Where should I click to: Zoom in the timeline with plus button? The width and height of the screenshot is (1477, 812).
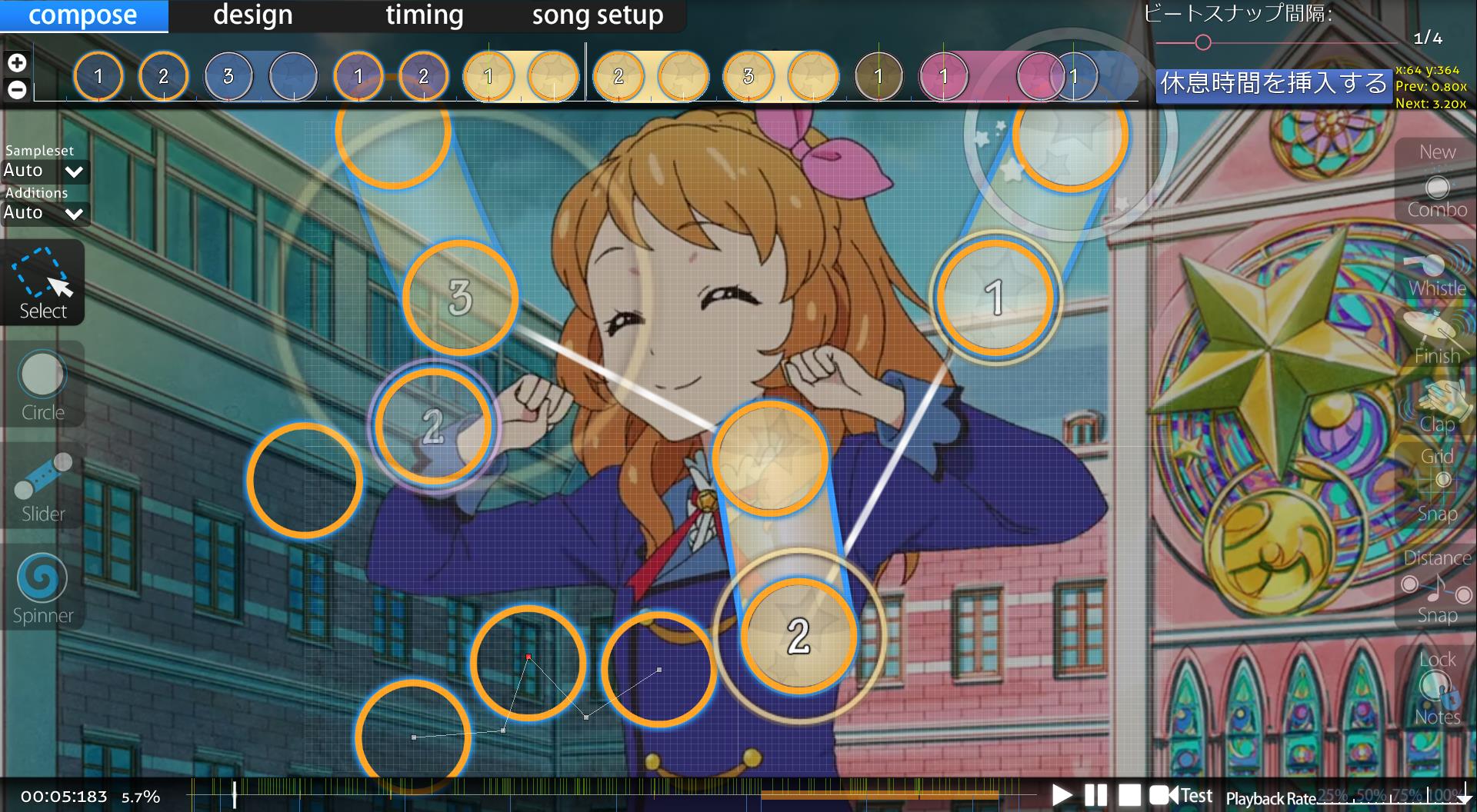[x=17, y=63]
